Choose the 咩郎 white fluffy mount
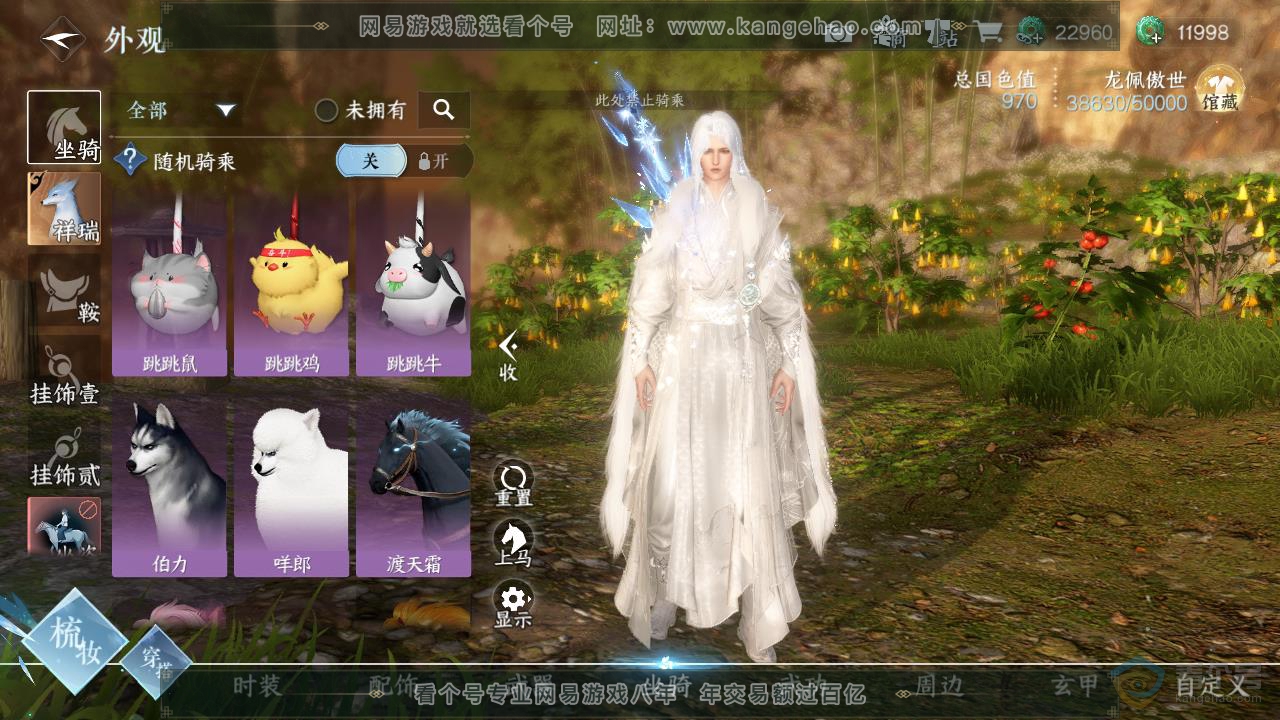1280x720 pixels. coord(291,487)
